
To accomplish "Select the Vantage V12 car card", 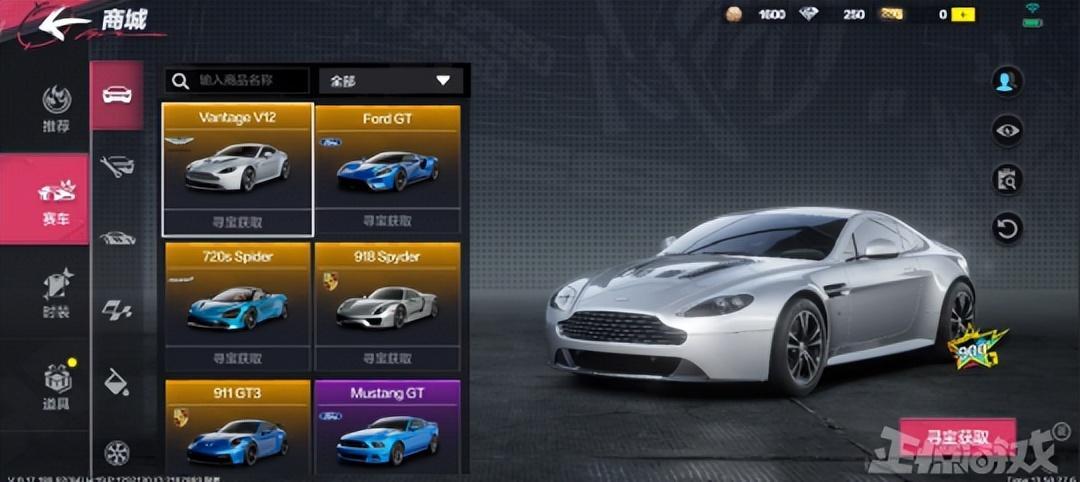I will [237, 168].
